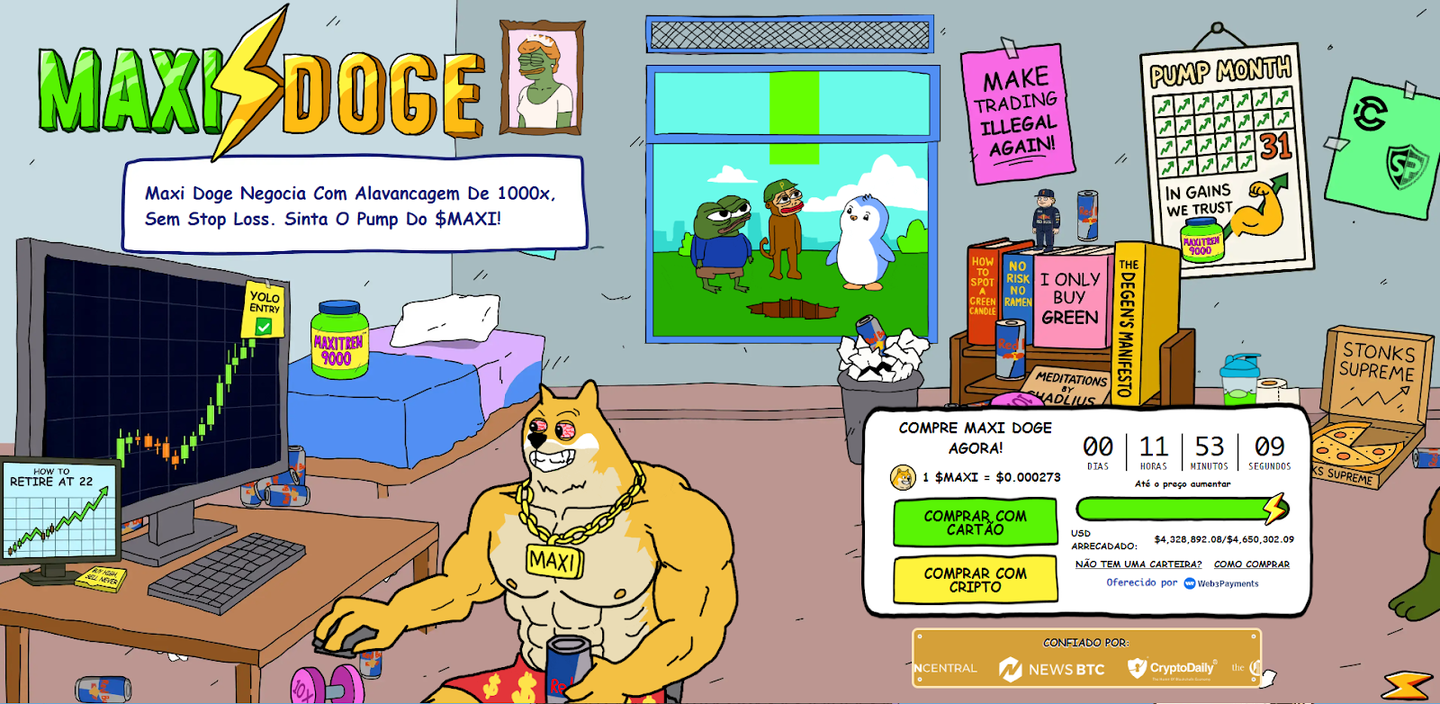This screenshot has height=704, width=1440.
Task: Click the Comprar com Cartão button
Action: tap(974, 522)
